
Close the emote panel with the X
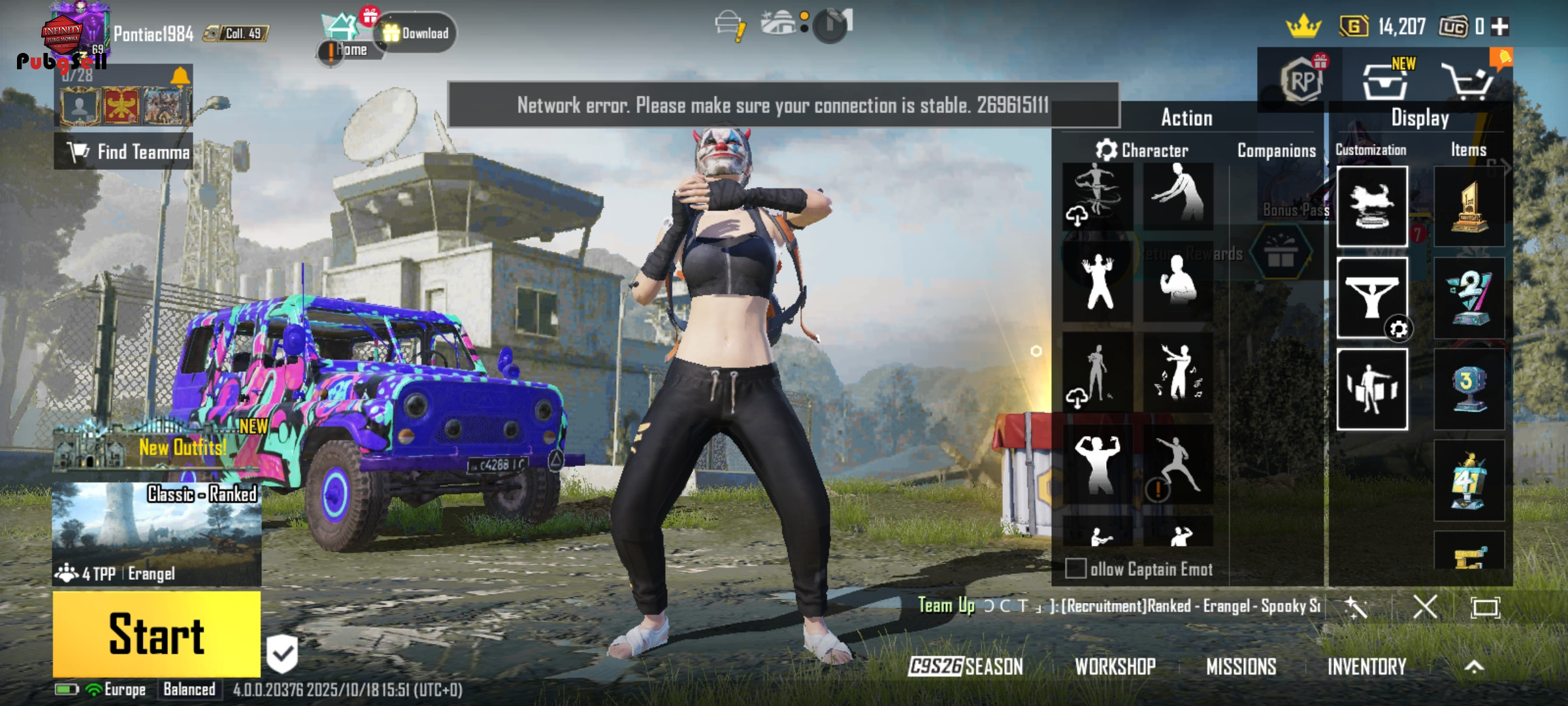(x=1425, y=607)
